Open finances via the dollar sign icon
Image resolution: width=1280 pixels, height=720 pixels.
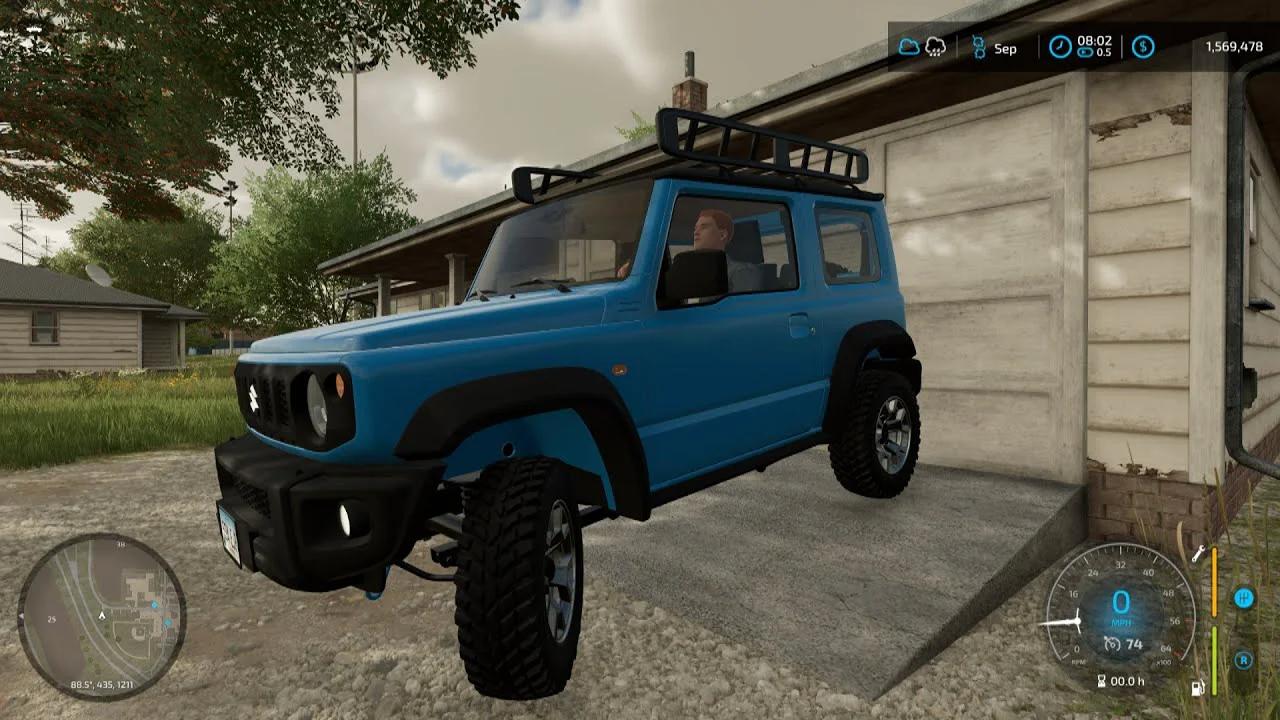[x=1142, y=47]
